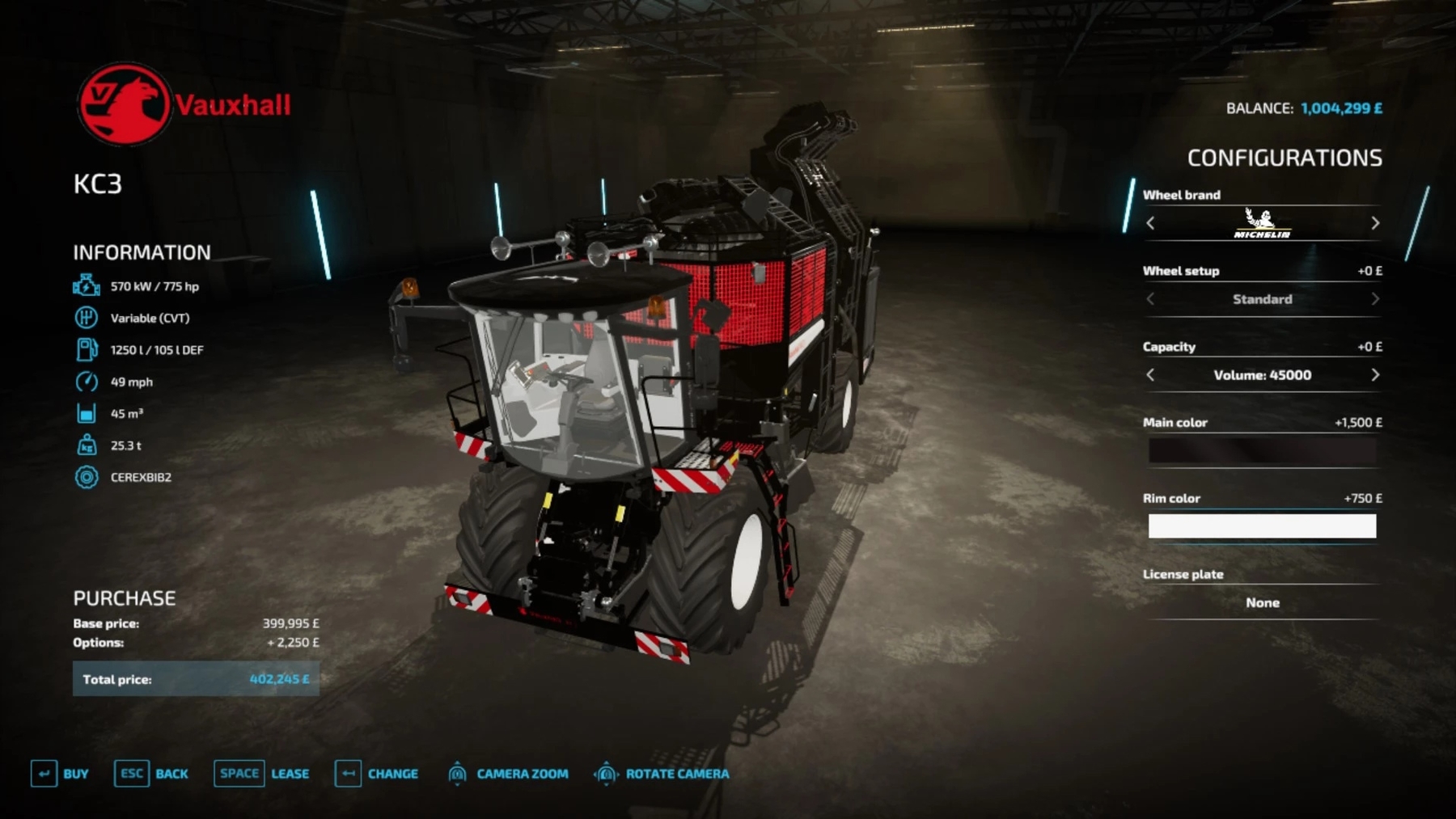Click the LEASE button
The image size is (1456, 819).
288,774
